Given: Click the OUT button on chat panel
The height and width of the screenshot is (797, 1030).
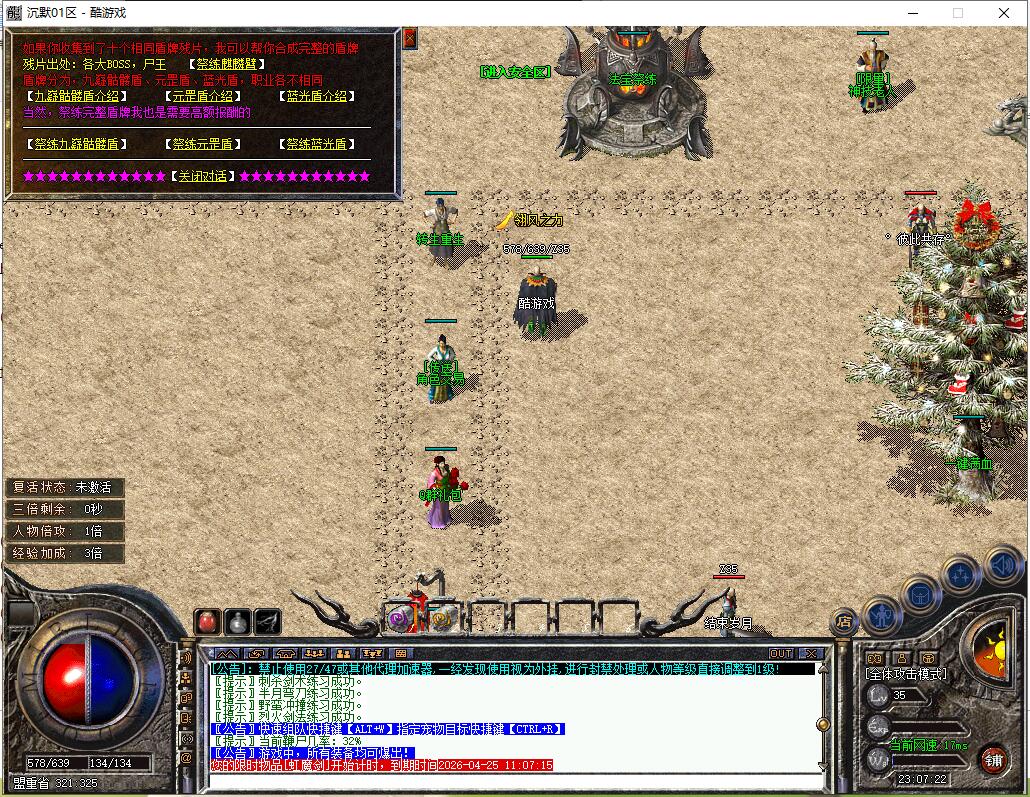Looking at the screenshot, I should coord(780,654).
